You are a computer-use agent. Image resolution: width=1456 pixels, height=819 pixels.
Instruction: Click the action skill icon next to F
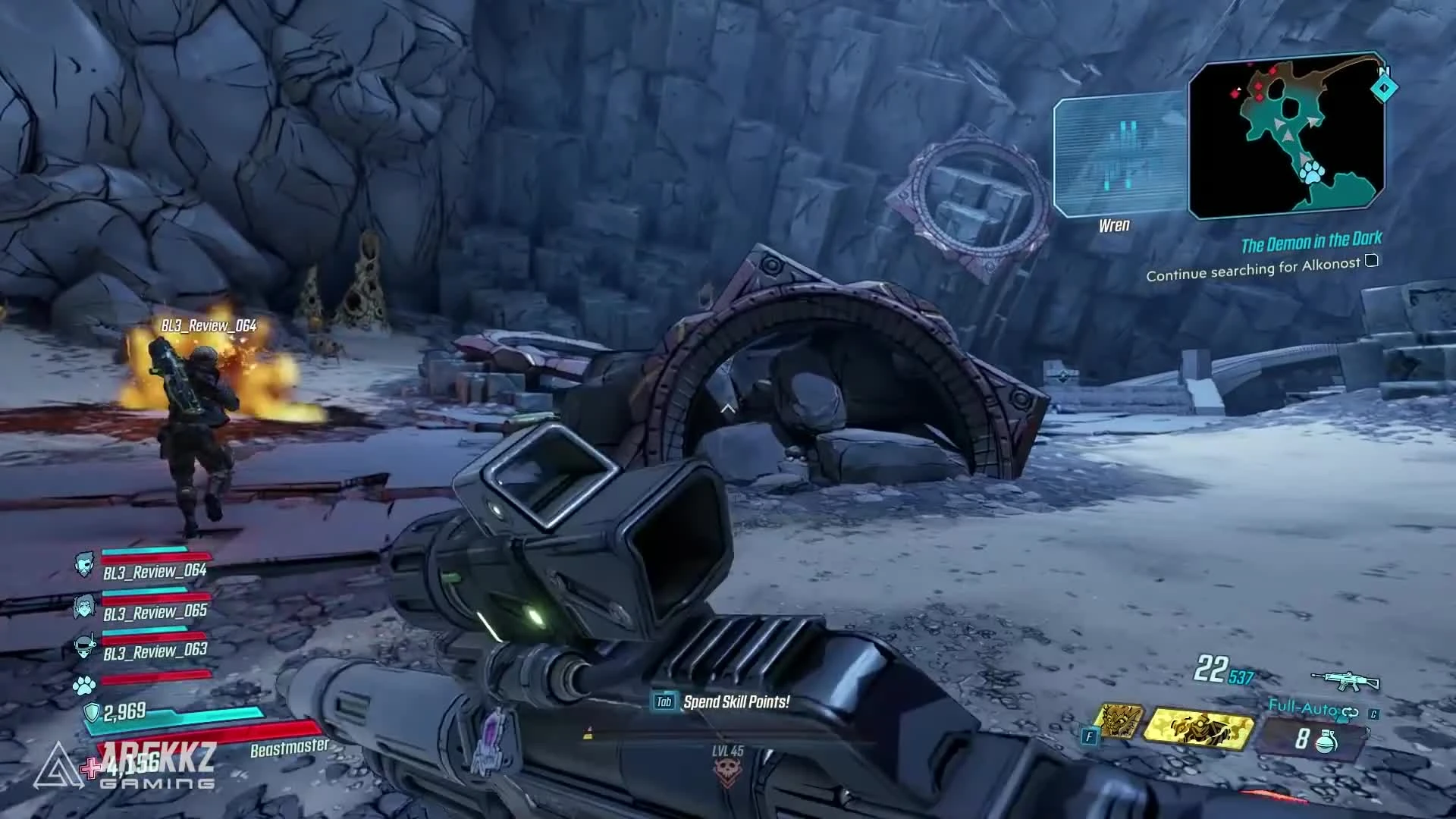click(1119, 720)
